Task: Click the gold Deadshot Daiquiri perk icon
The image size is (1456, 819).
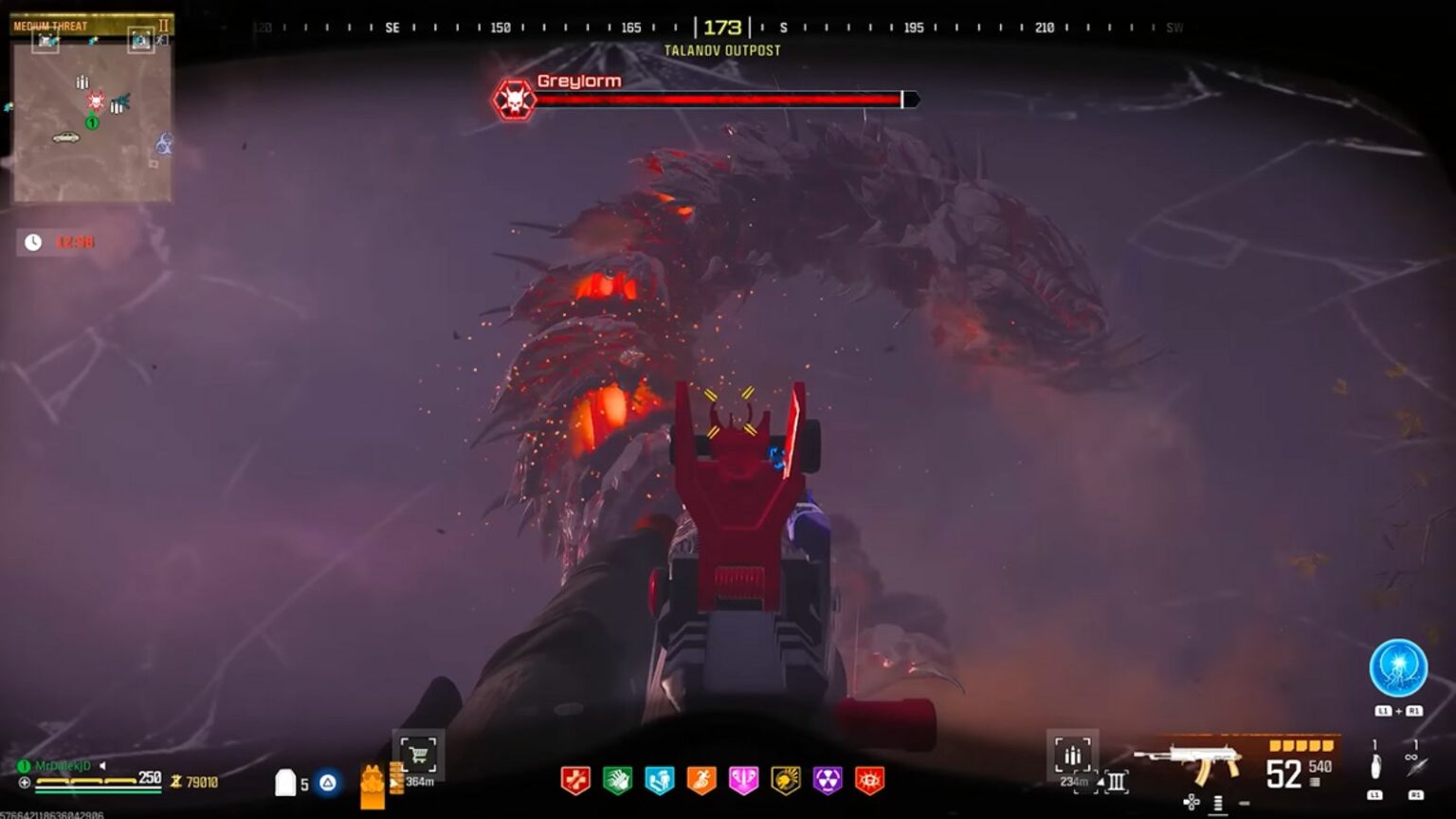Action: [786, 780]
